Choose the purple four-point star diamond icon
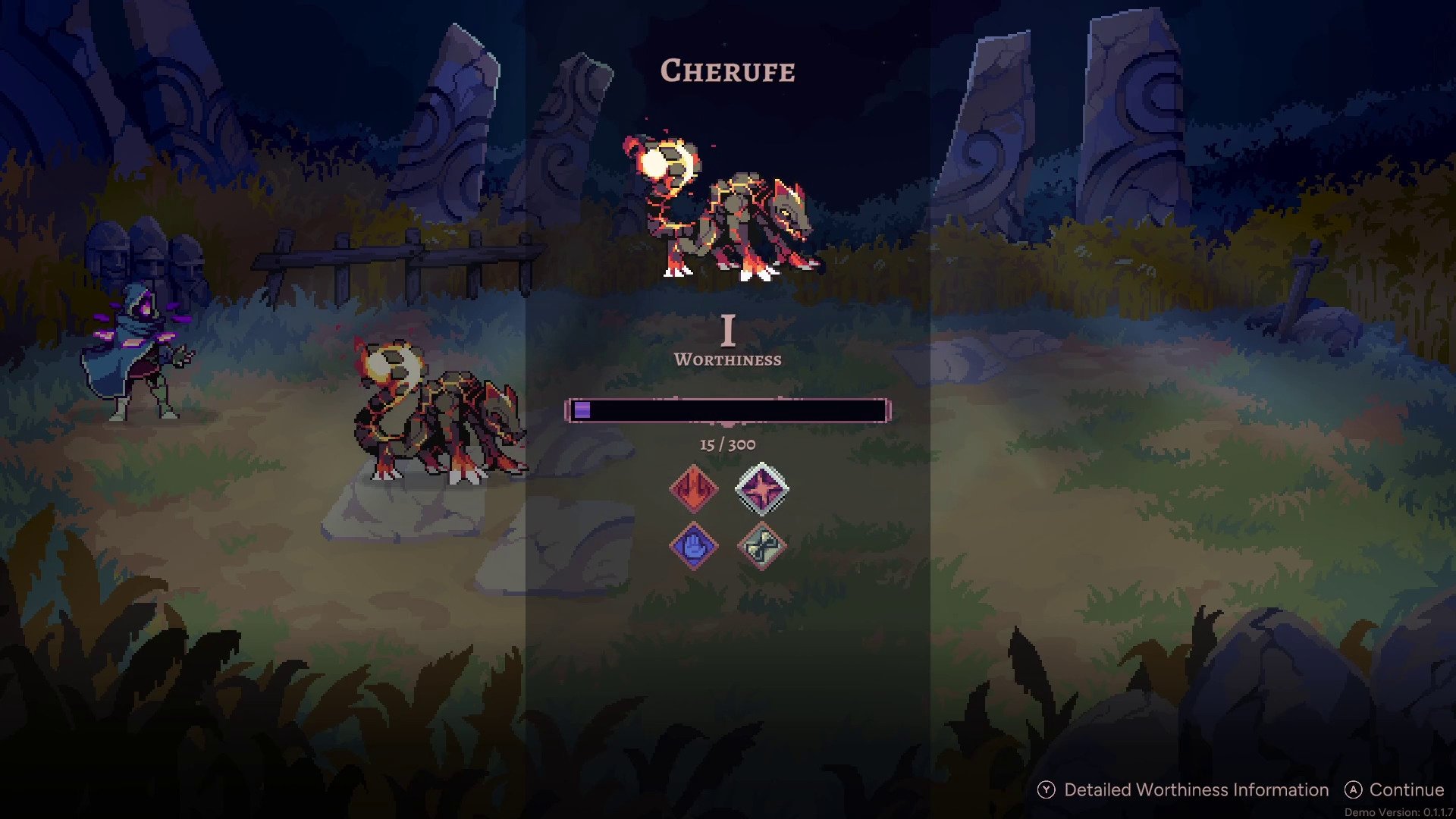 pos(761,489)
